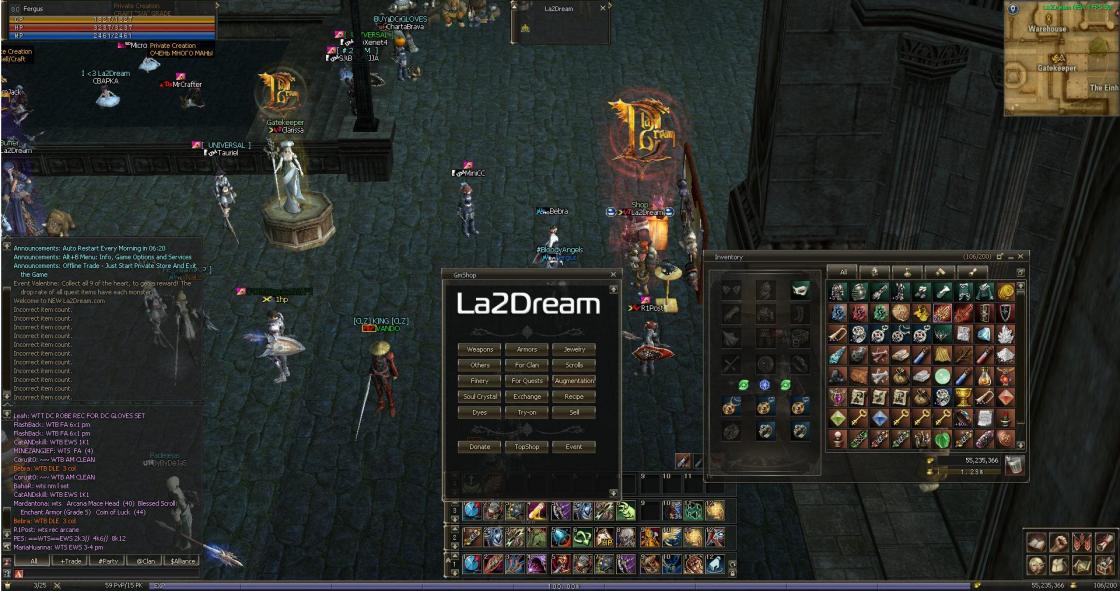The image size is (1120, 591).
Task: Open the Donate page
Action: [x=479, y=447]
